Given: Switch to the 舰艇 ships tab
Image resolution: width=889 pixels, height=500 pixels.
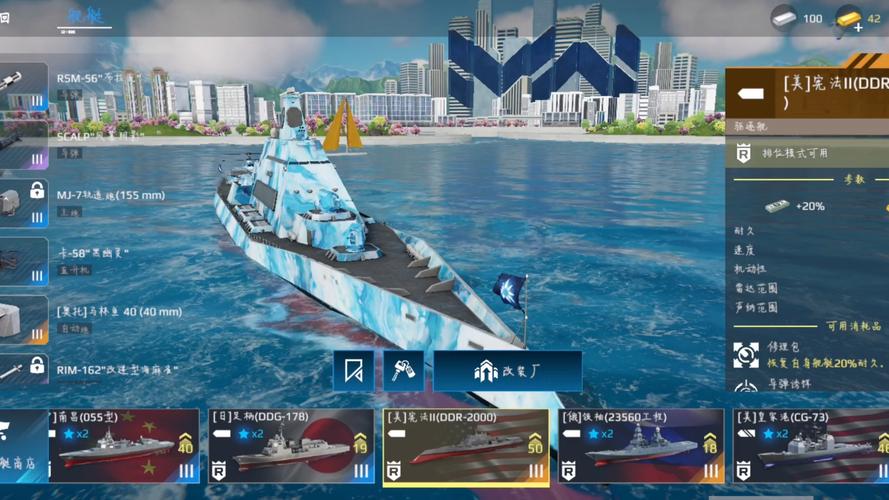Looking at the screenshot, I should tap(85, 17).
